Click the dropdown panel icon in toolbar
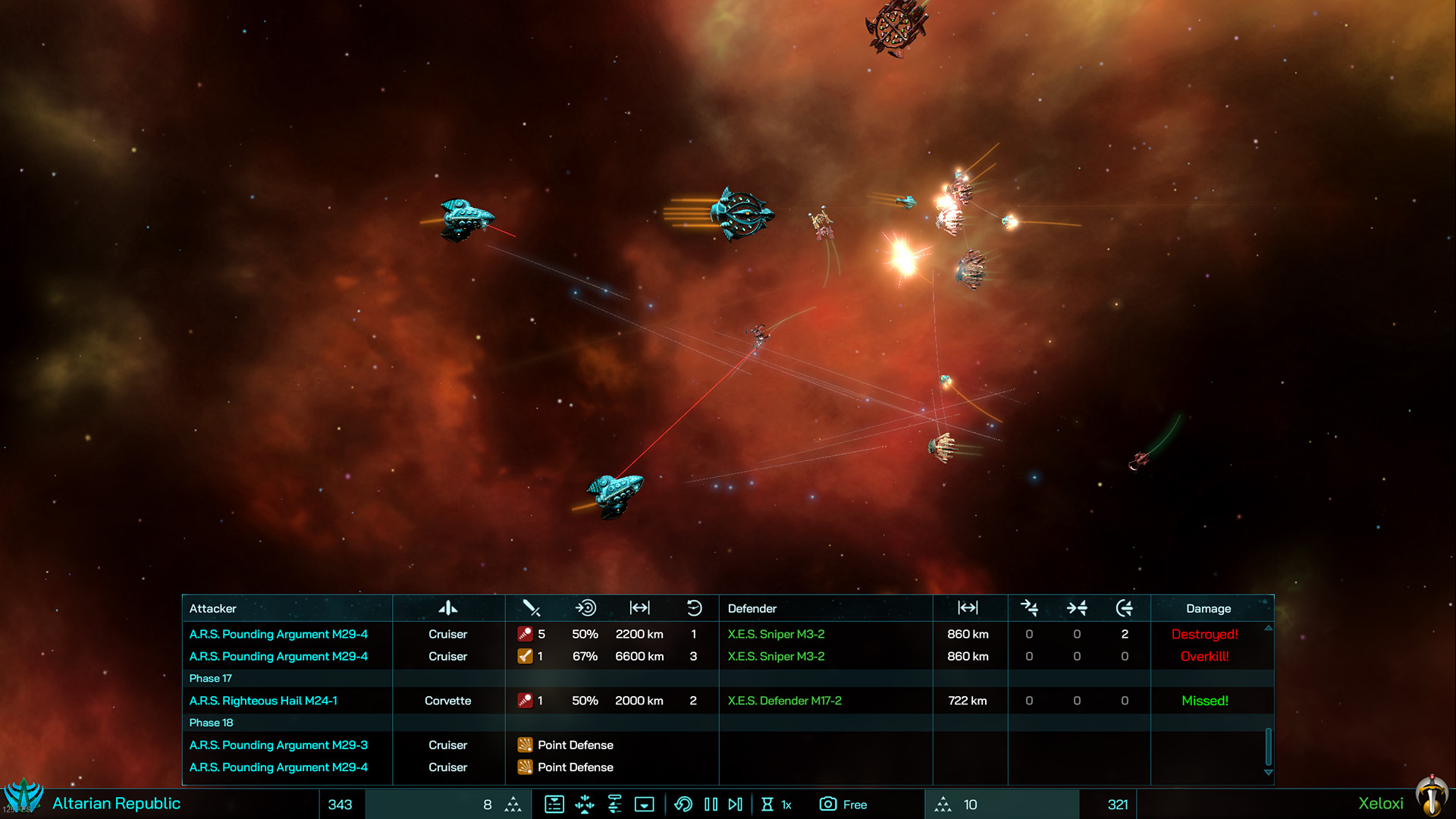The height and width of the screenshot is (819, 1456). tap(644, 805)
